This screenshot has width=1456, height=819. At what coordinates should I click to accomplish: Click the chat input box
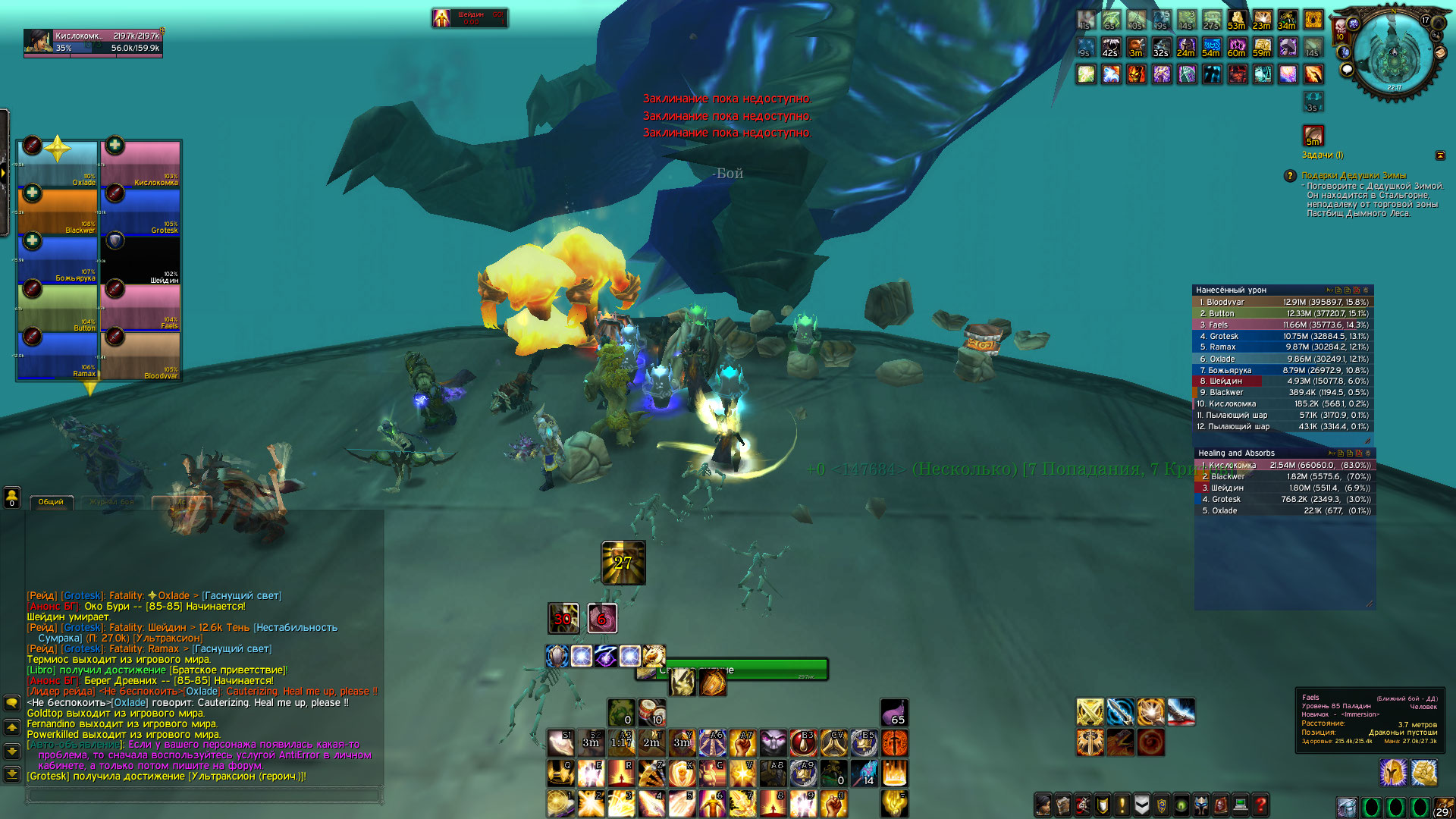point(203,795)
